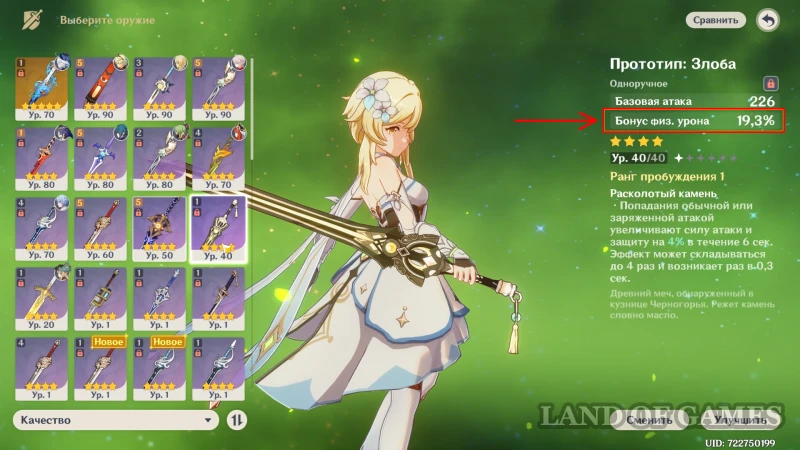Select the blue sword at Ур. 80
Image resolution: width=800 pixels, height=450 pixels.
[101, 157]
